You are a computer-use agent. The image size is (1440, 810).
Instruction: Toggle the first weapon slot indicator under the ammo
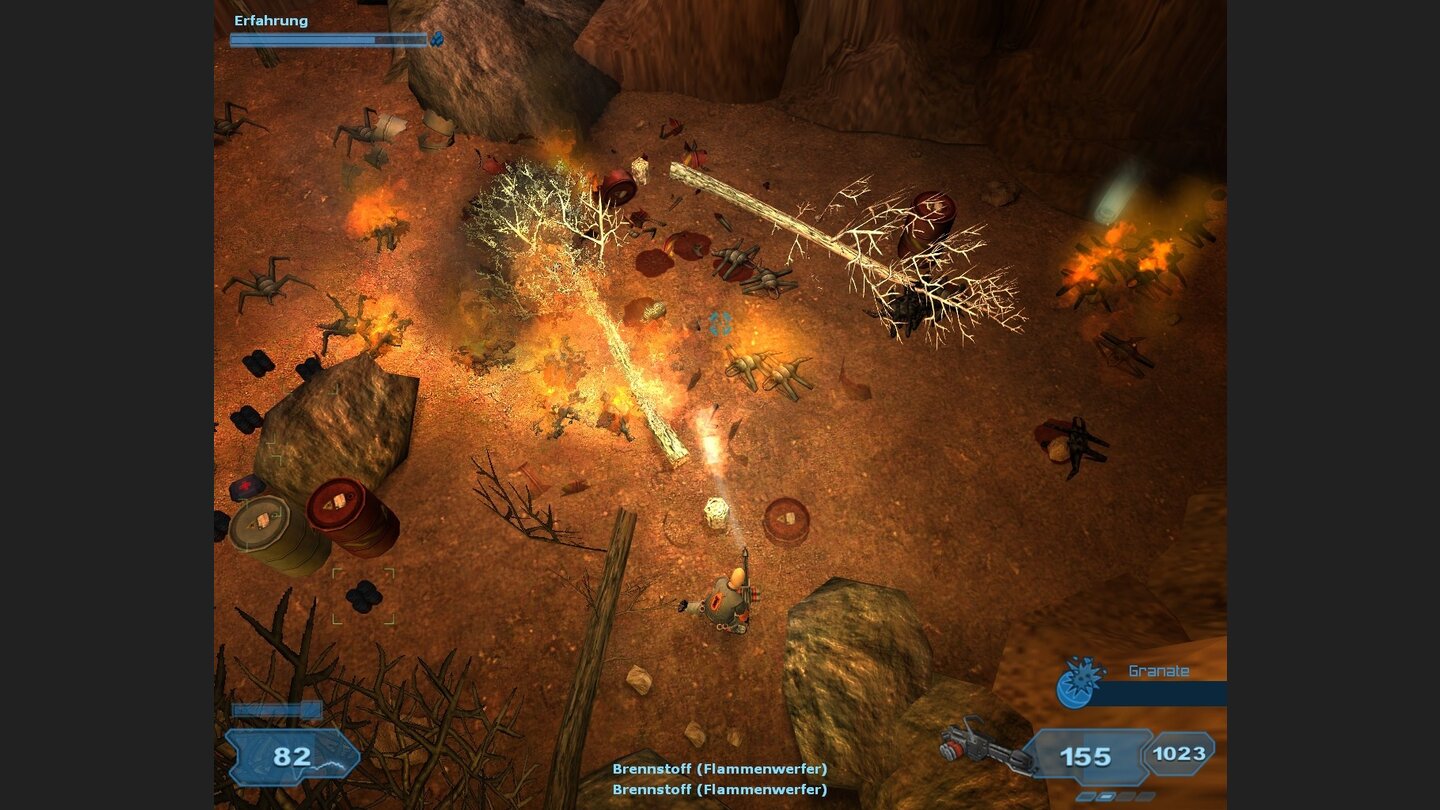tap(1086, 796)
